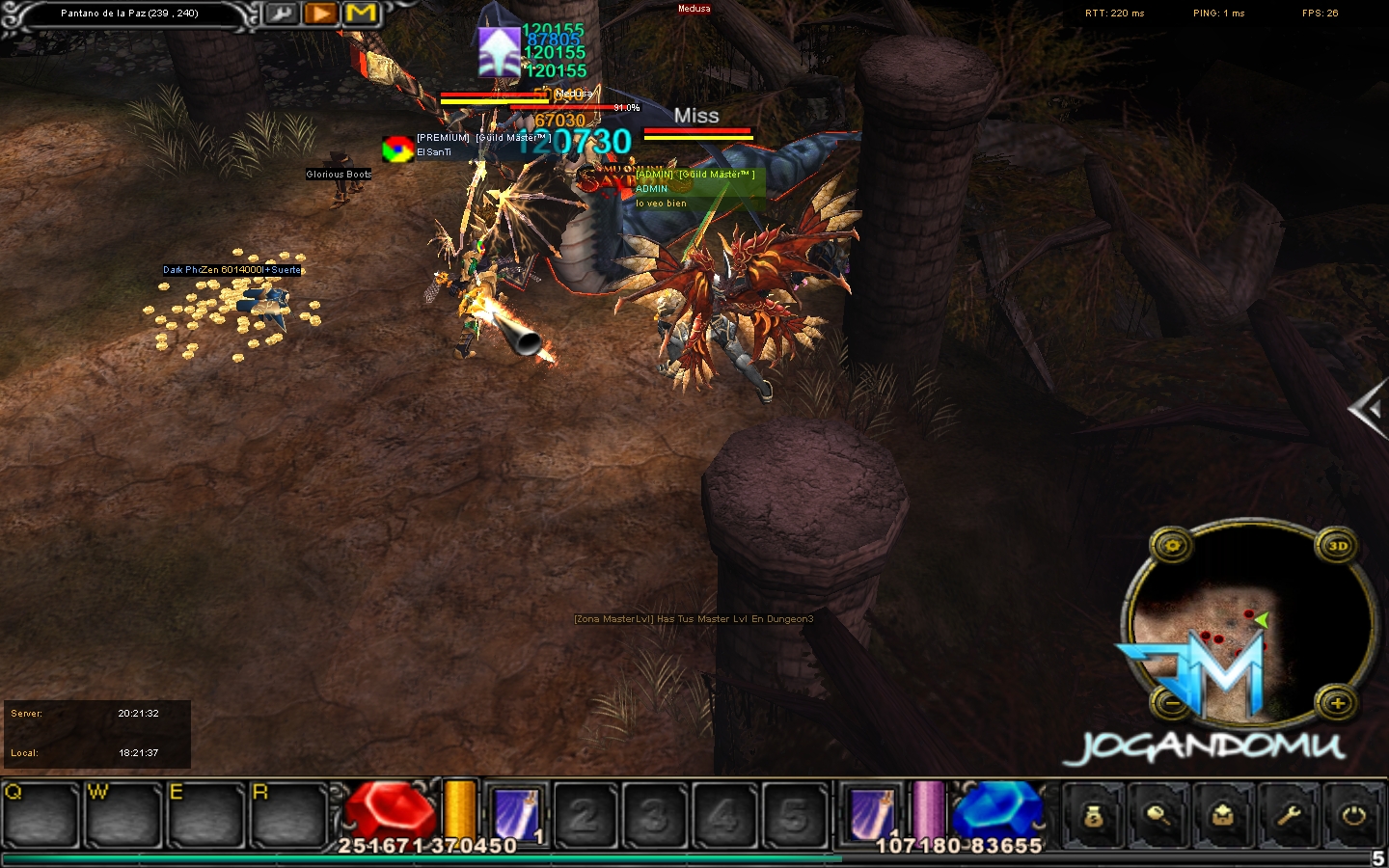Use the item in hotbar slot 1
This screenshot has height=868, width=1389.
tap(516, 815)
